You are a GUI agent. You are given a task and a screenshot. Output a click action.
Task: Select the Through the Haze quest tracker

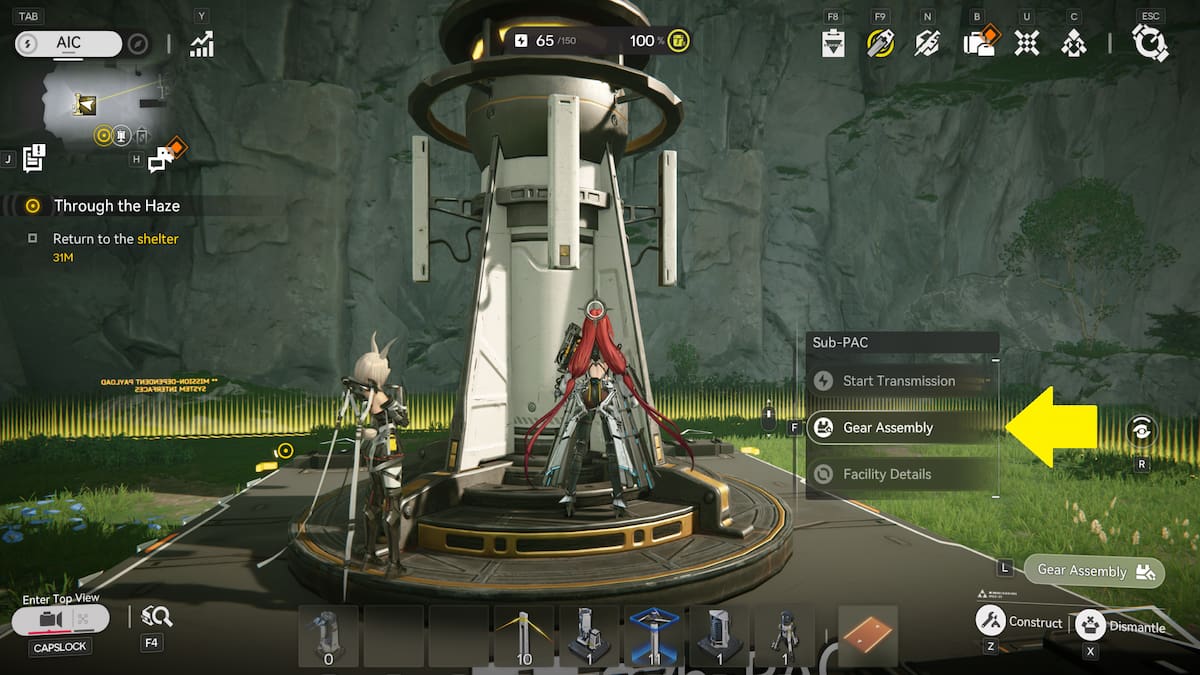116,206
